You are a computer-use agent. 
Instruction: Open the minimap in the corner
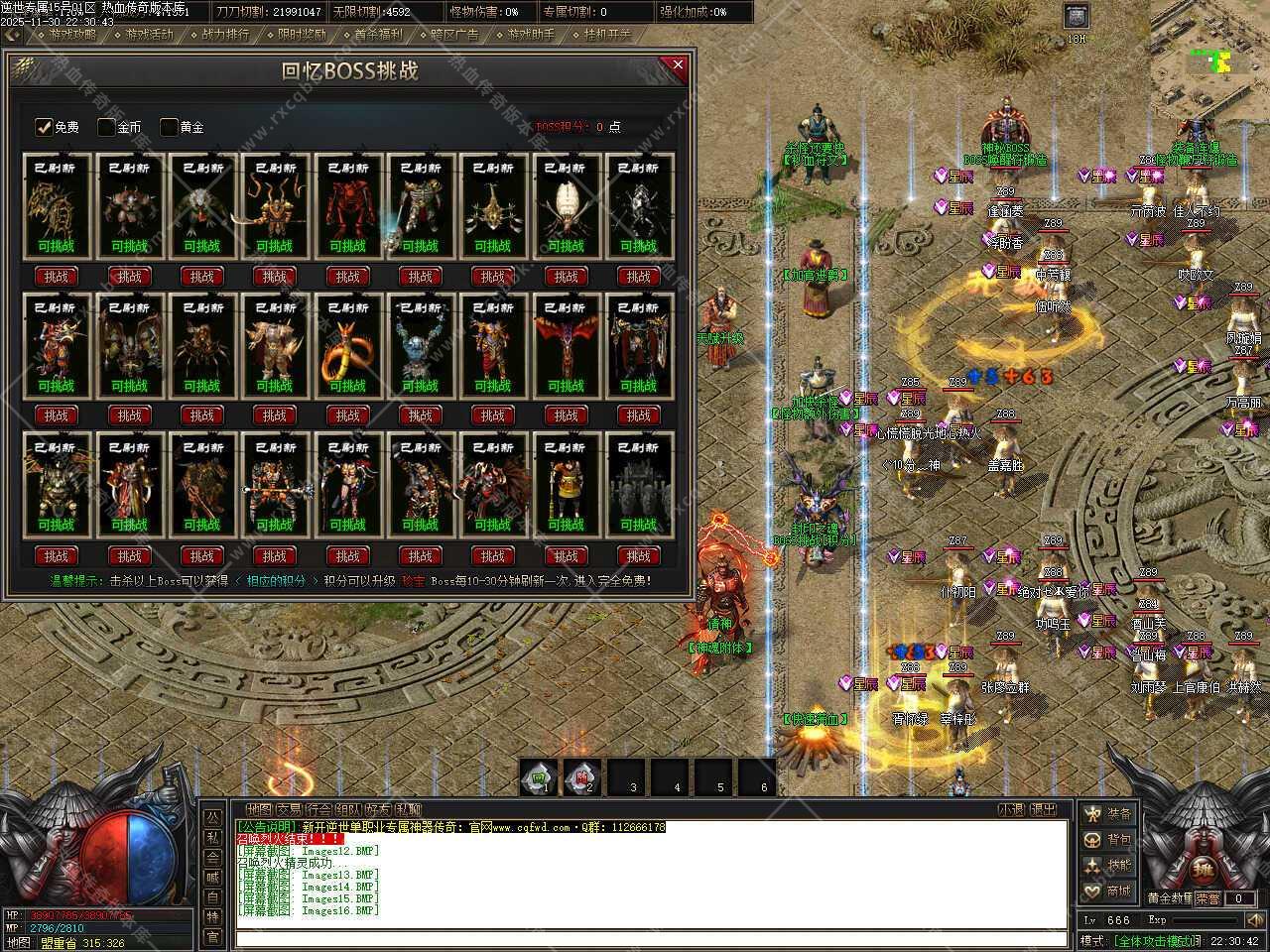[x=1210, y=59]
